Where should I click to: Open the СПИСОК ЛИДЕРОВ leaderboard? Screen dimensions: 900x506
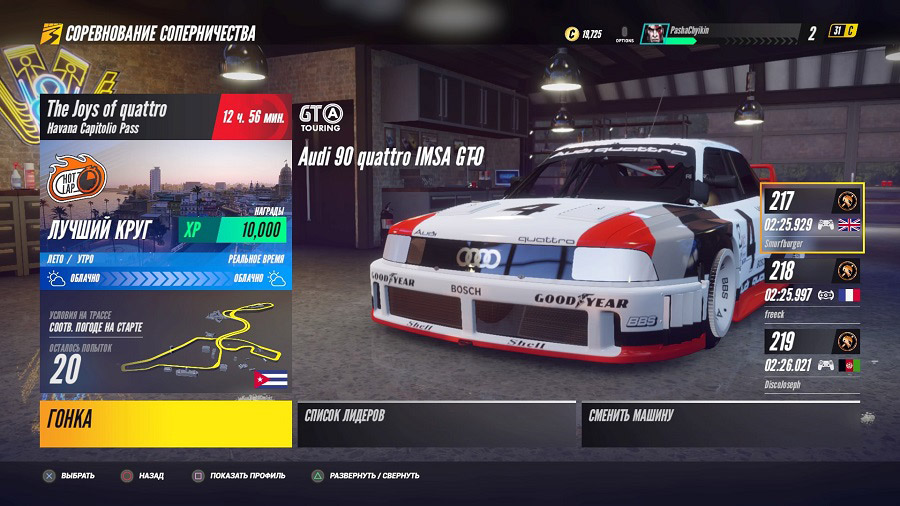[437, 423]
